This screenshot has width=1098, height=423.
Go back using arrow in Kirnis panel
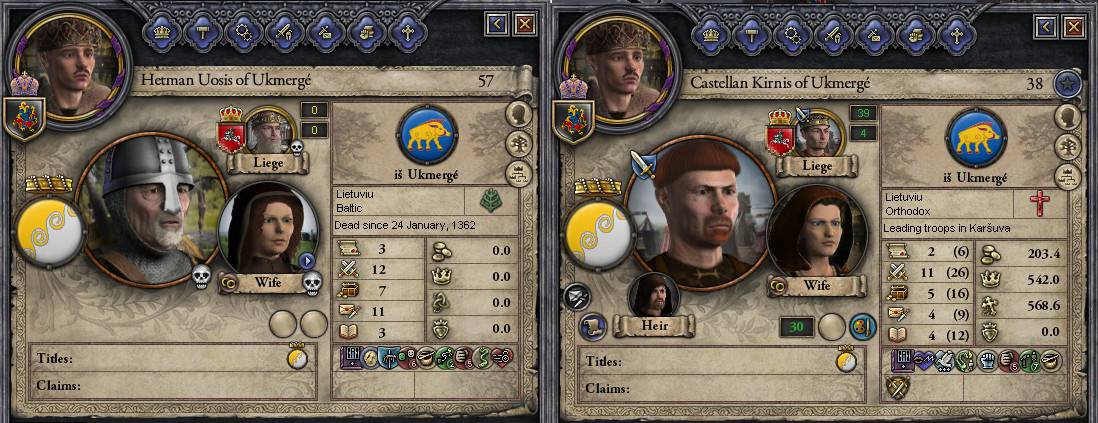point(1044,24)
